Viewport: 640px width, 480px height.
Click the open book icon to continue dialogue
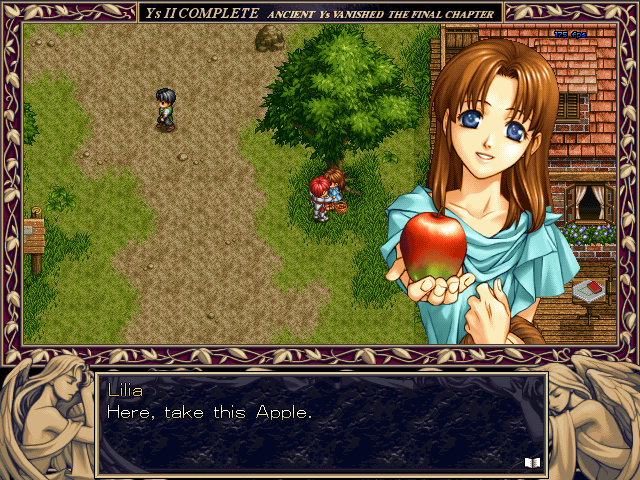coord(531,461)
